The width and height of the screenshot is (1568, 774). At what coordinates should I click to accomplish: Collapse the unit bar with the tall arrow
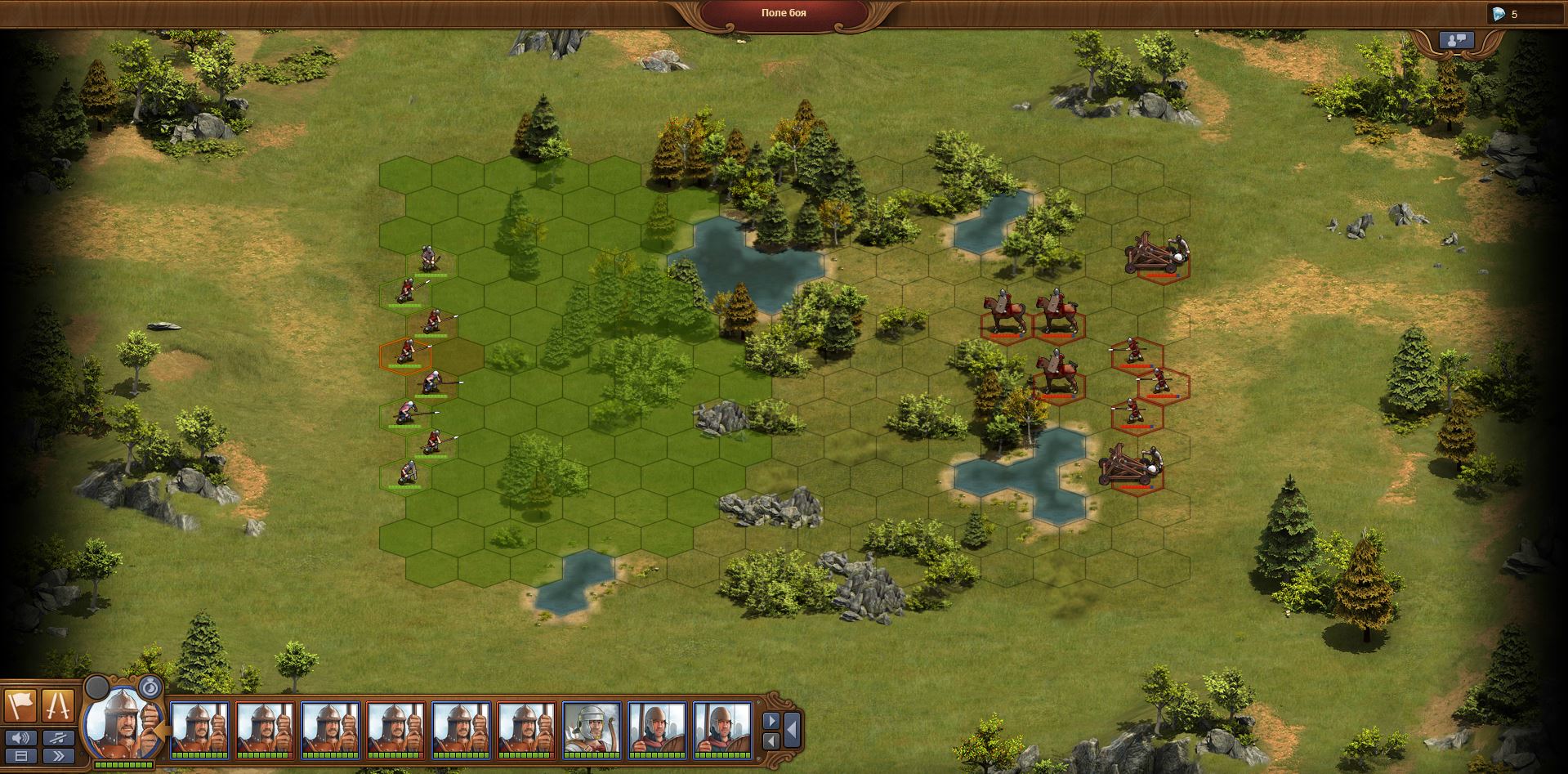[x=792, y=730]
